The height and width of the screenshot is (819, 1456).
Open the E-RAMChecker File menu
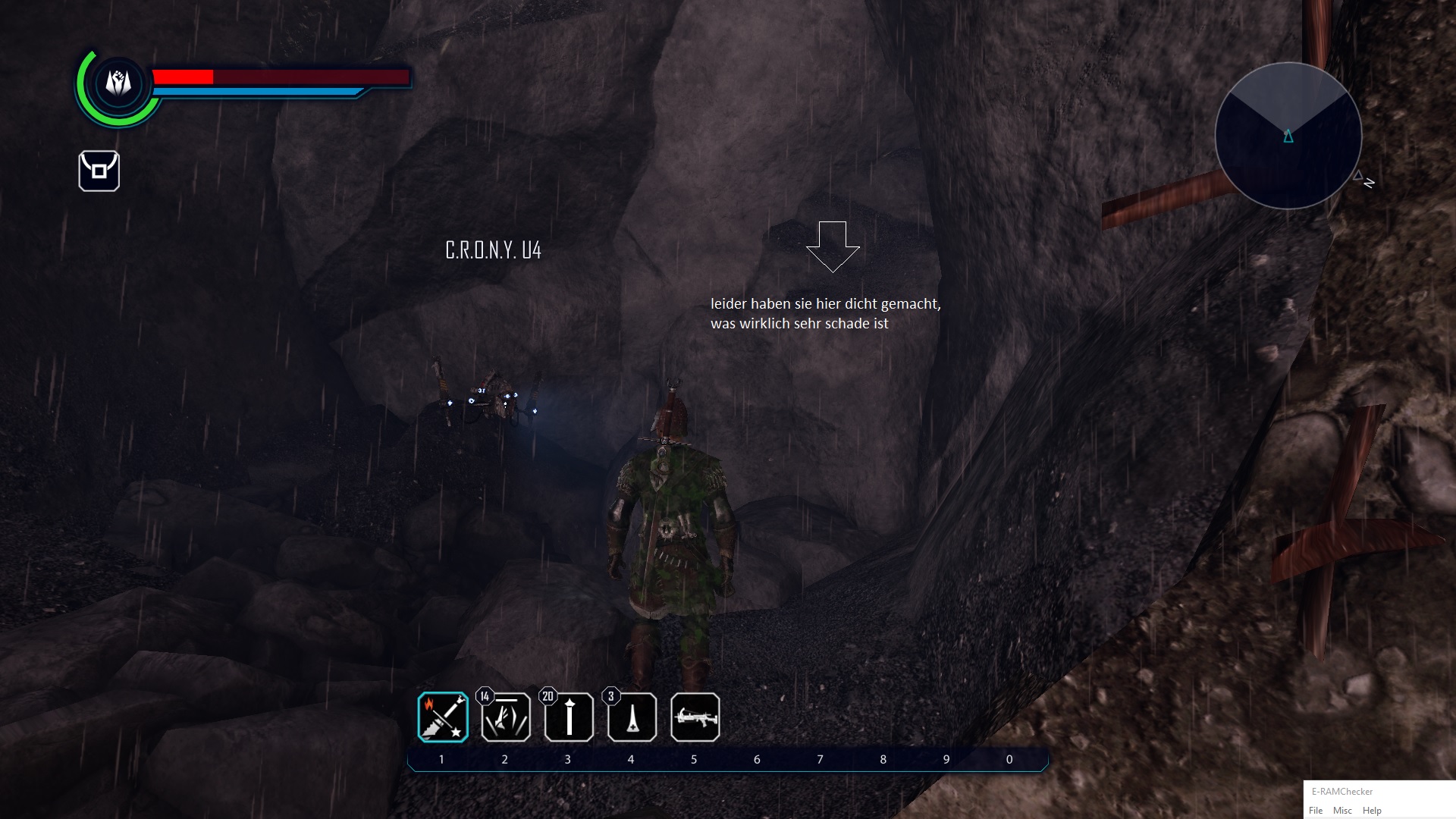point(1316,811)
